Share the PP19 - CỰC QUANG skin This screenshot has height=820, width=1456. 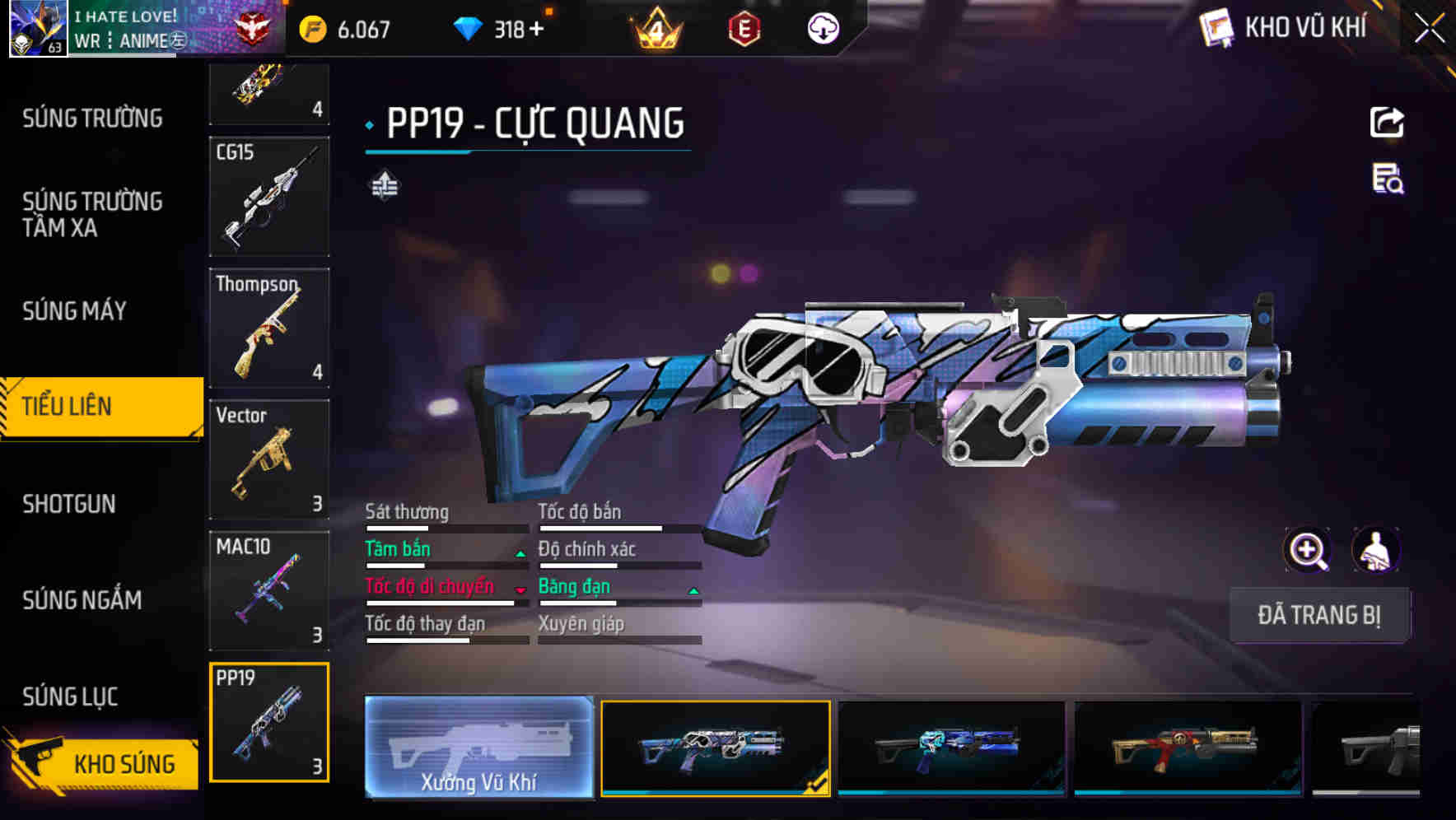pyautogui.click(x=1387, y=122)
